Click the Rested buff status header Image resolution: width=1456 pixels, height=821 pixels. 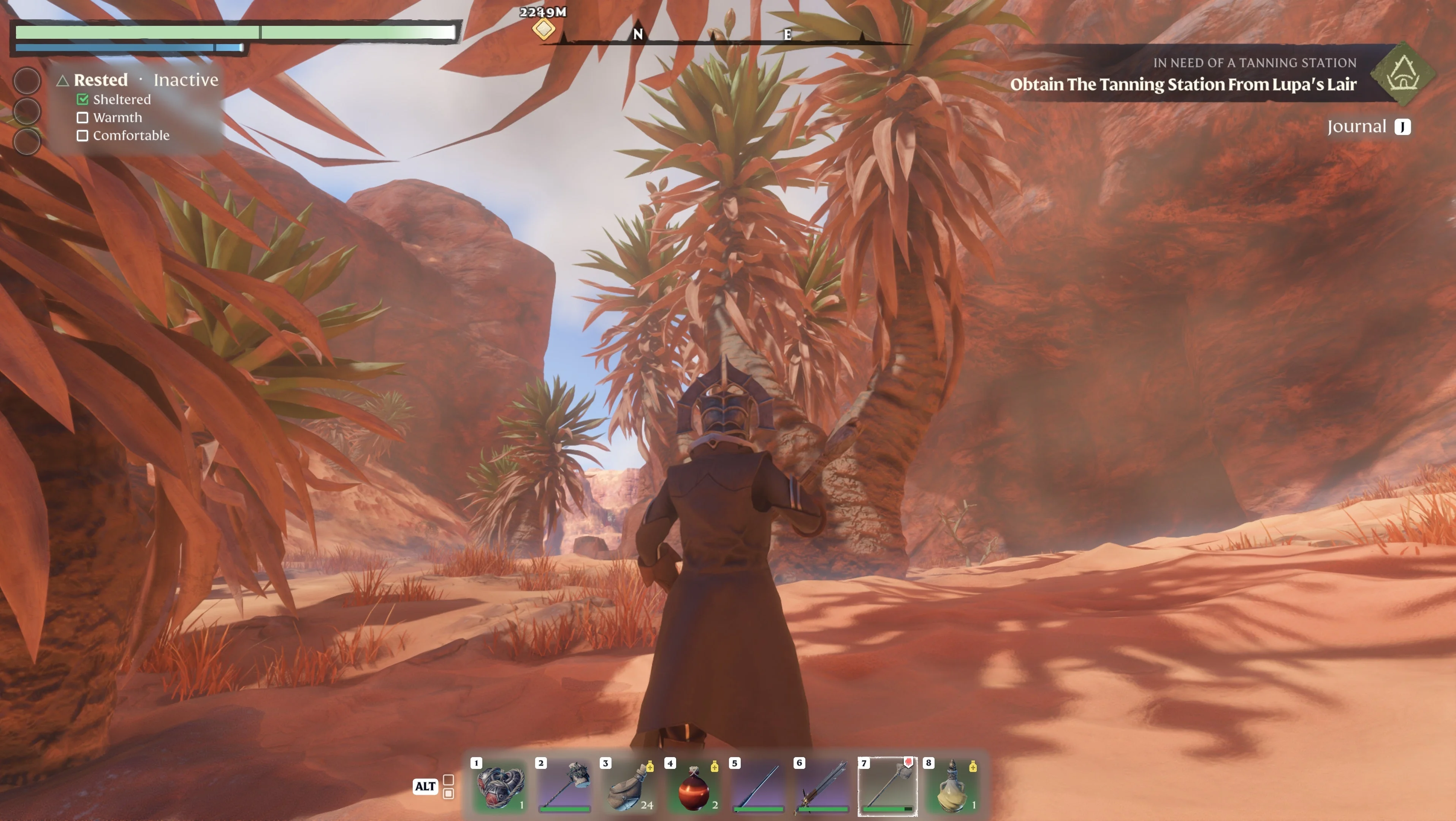pyautogui.click(x=101, y=80)
